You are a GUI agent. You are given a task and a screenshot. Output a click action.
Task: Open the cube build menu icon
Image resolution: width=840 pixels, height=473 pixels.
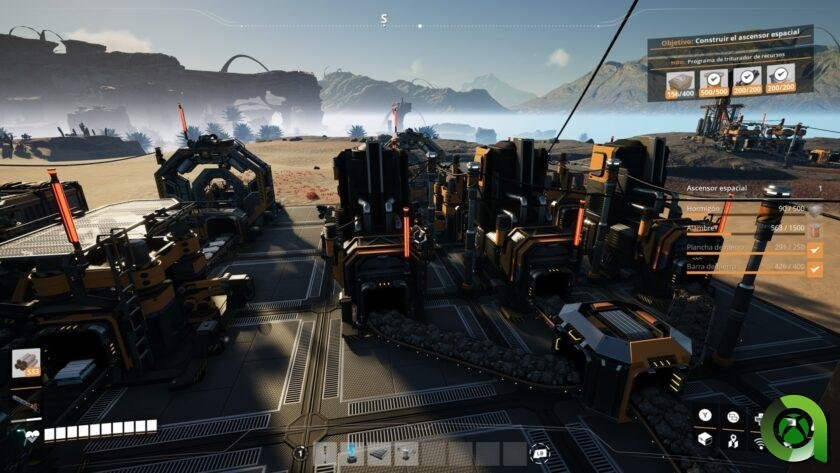click(x=705, y=438)
